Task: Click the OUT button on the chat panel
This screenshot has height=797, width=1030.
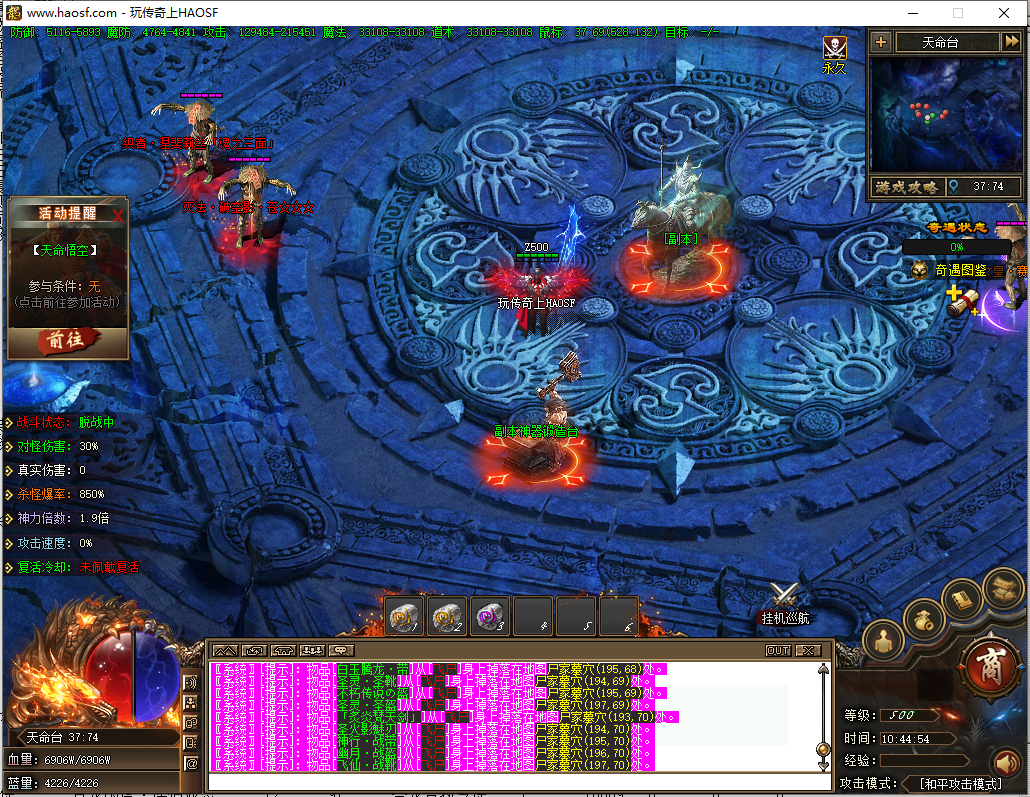Action: (x=778, y=650)
